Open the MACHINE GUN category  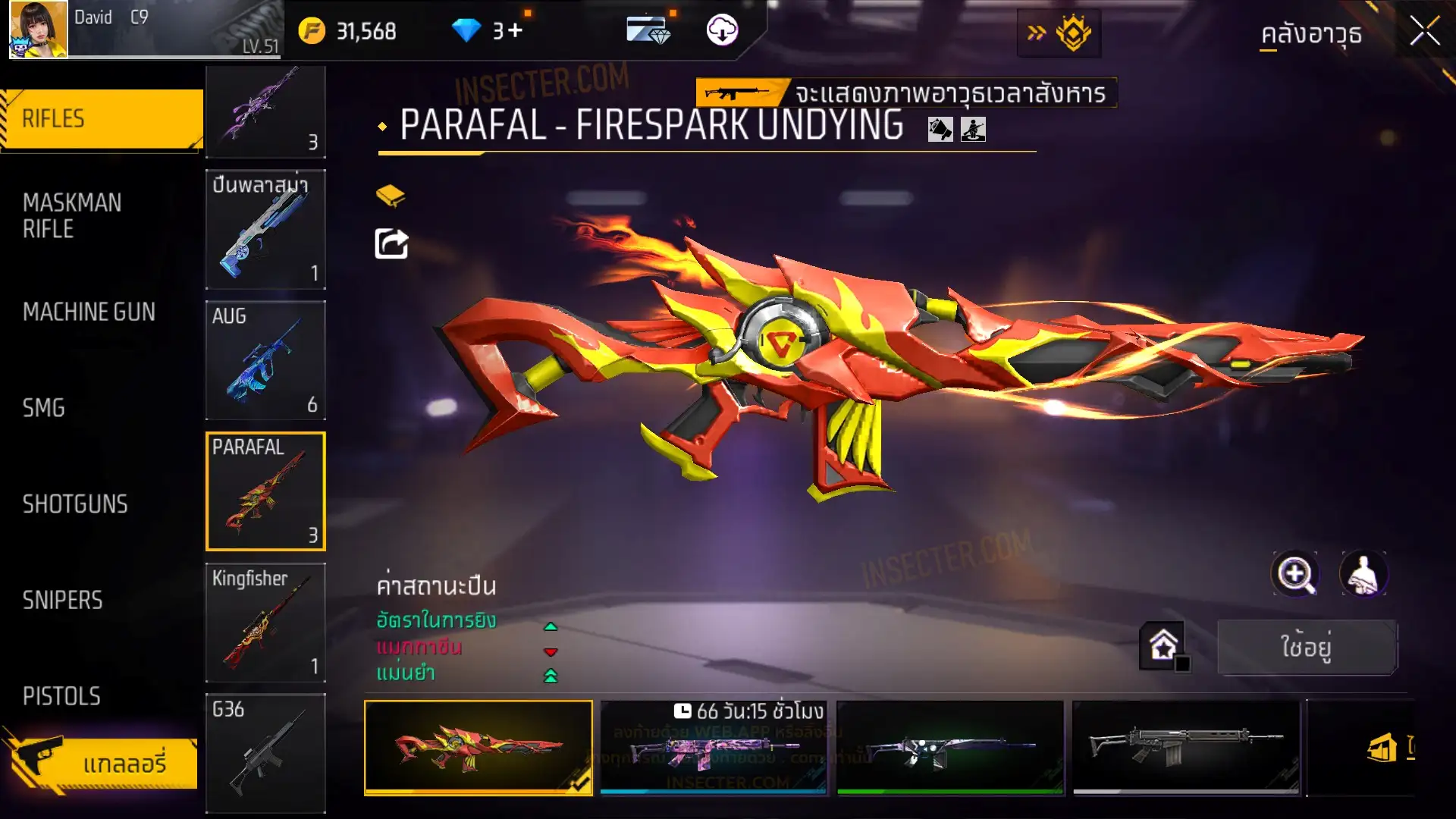[x=89, y=312]
